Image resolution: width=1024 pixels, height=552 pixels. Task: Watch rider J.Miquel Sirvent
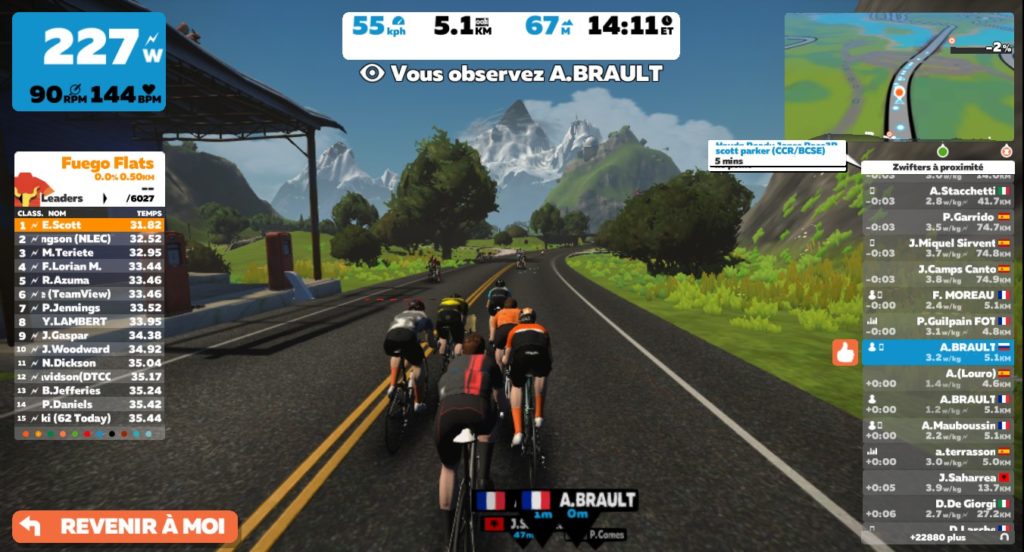click(x=938, y=248)
